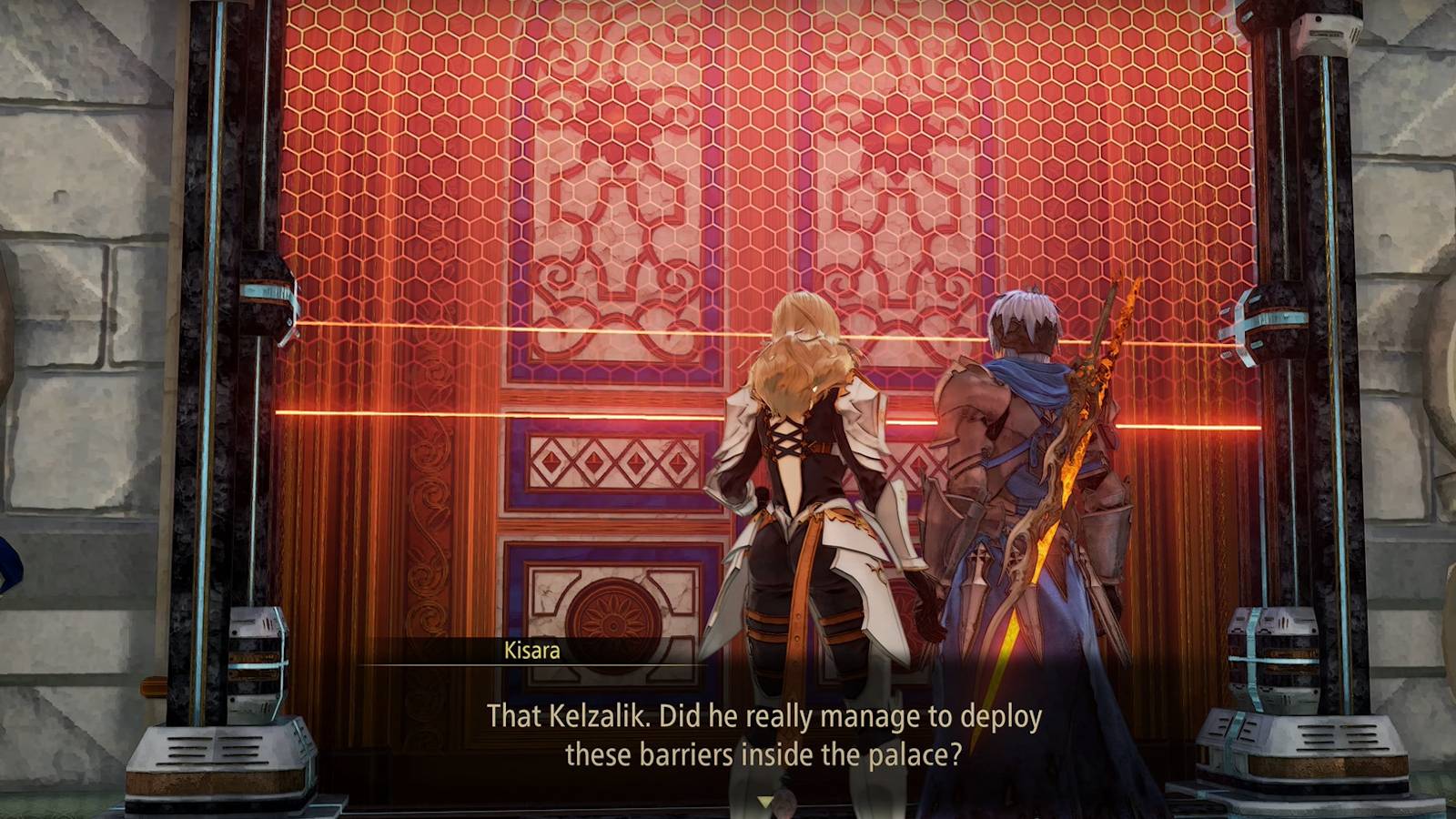
Task: Select the Kisara nameplate on dialogue box
Action: coord(530,652)
